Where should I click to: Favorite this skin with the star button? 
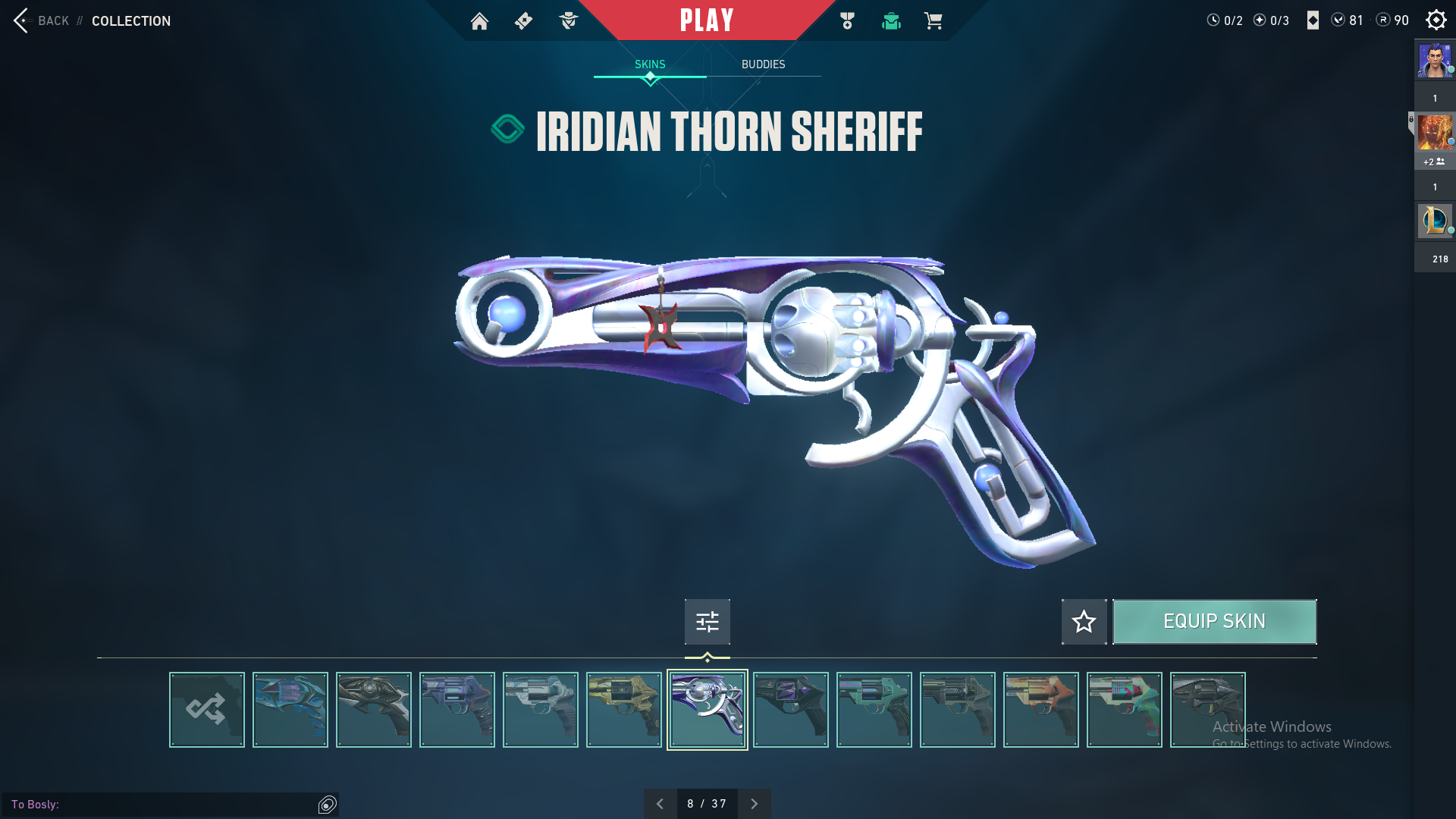pyautogui.click(x=1084, y=622)
